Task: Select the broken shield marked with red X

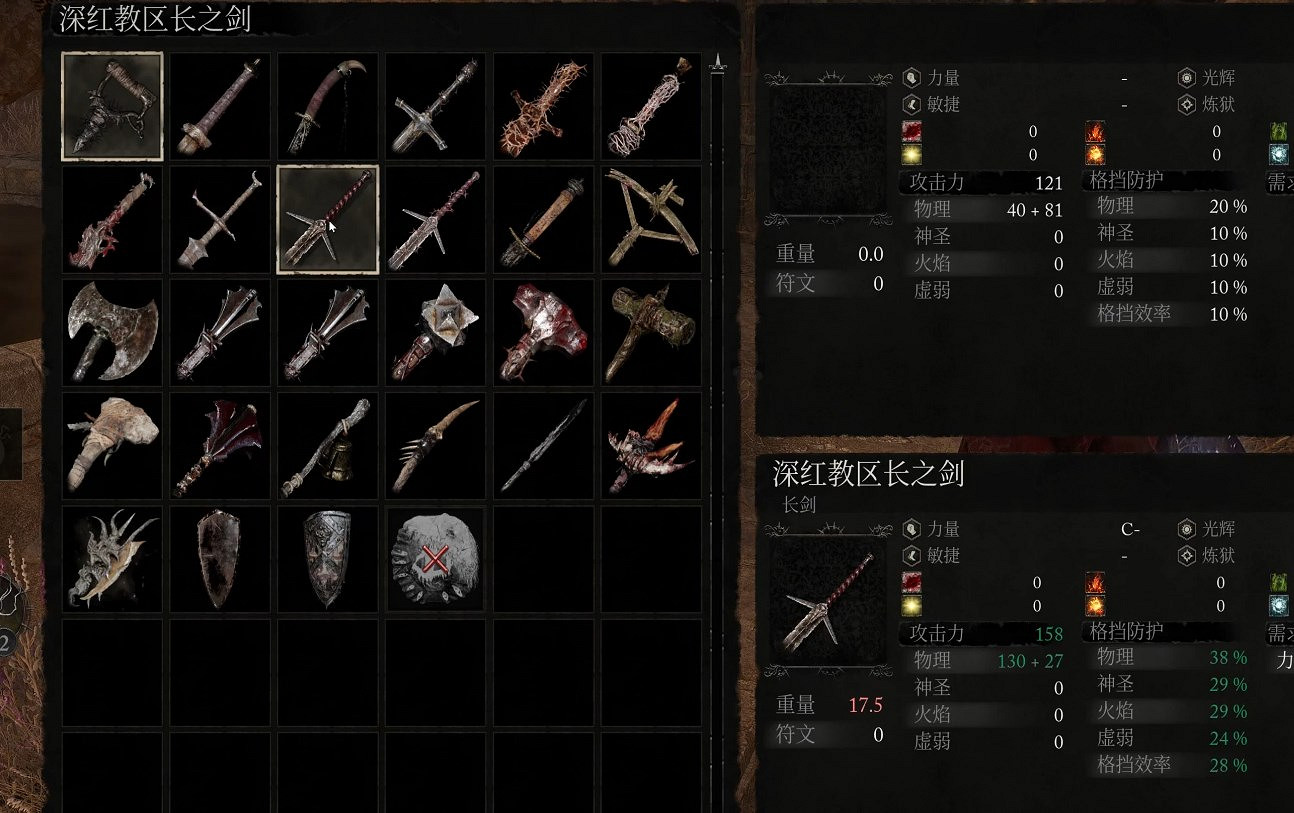Action: (434, 558)
